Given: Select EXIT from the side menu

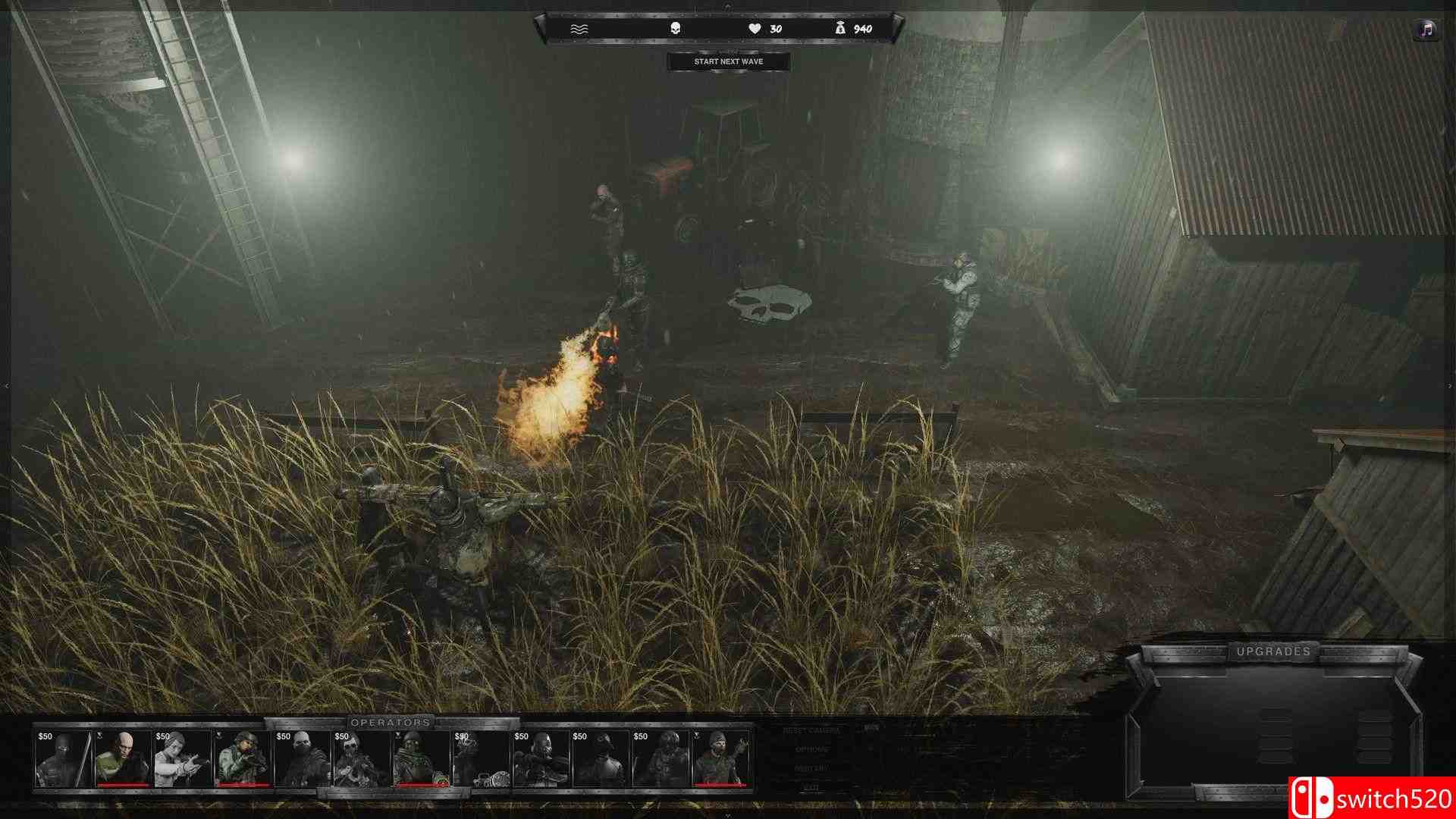Looking at the screenshot, I should click(x=808, y=786).
